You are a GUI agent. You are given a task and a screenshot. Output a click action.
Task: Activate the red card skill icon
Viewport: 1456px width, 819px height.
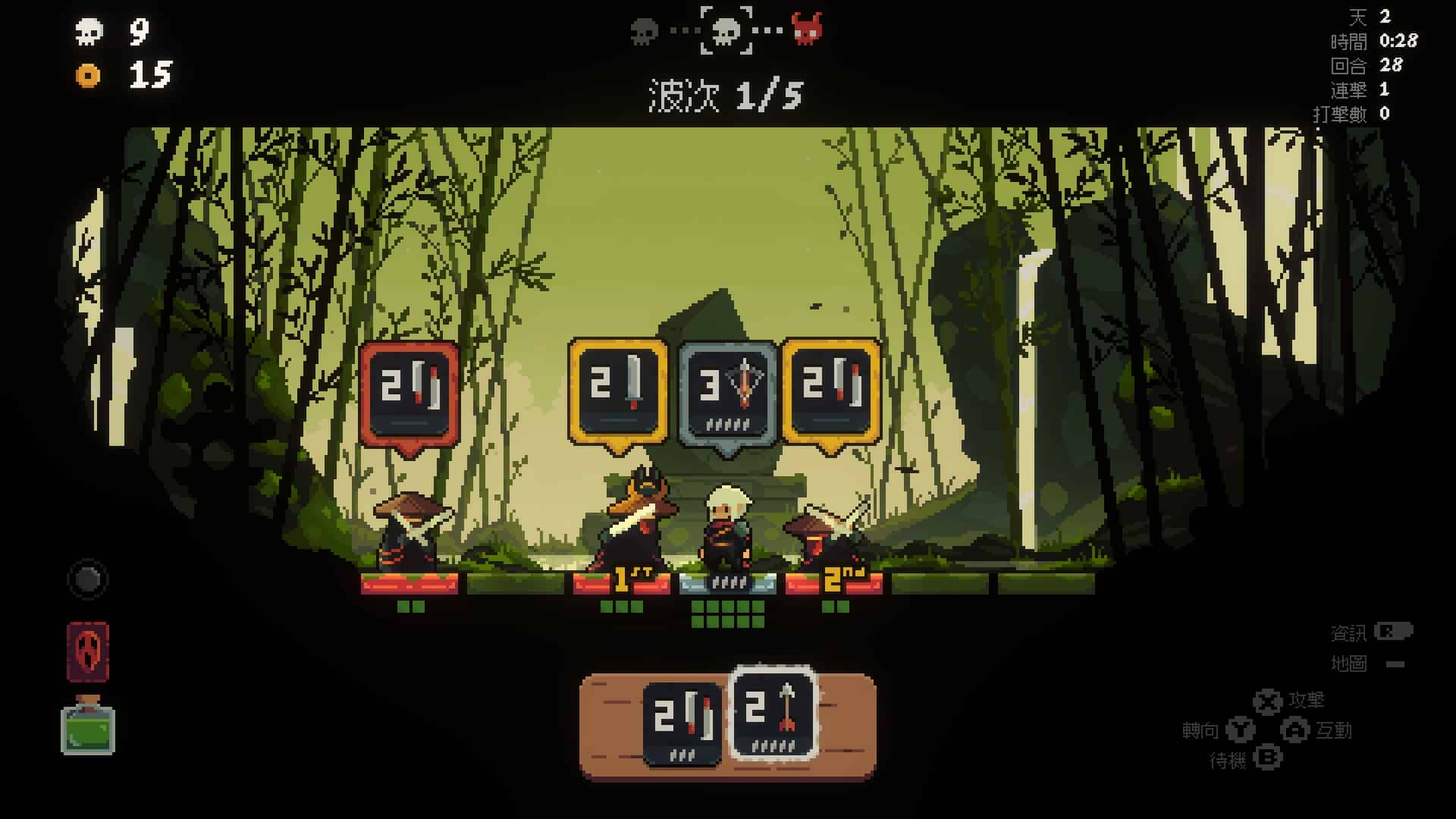click(x=88, y=651)
